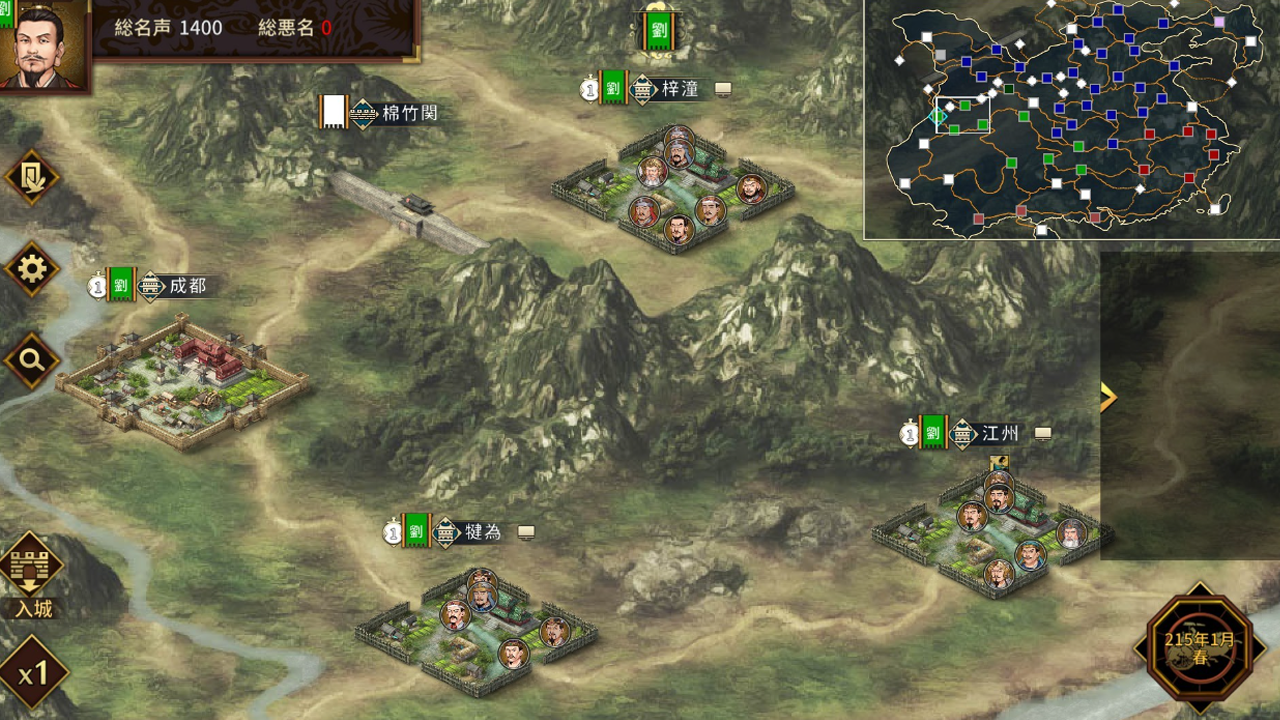Select the 成都 city label
This screenshot has width=1280, height=720.
[x=187, y=286]
